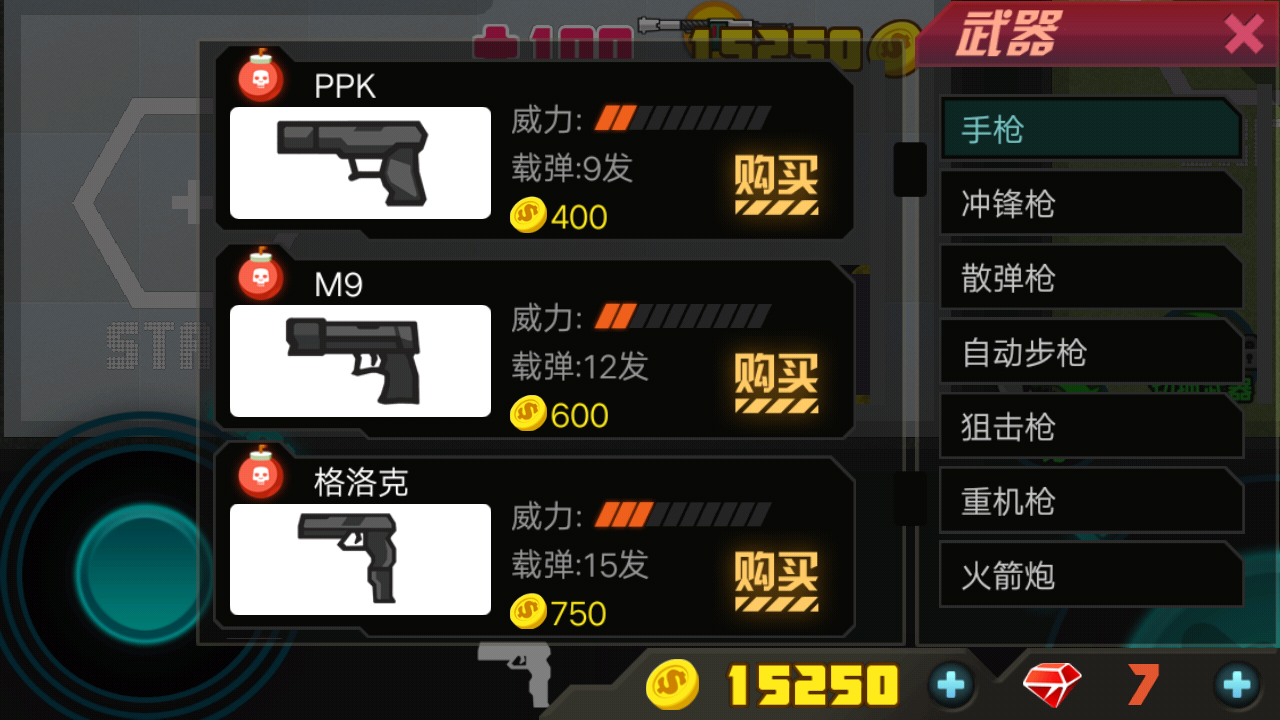Click the red diamond icon in bottom bar
This screenshot has height=720, width=1280.
[x=1050, y=686]
